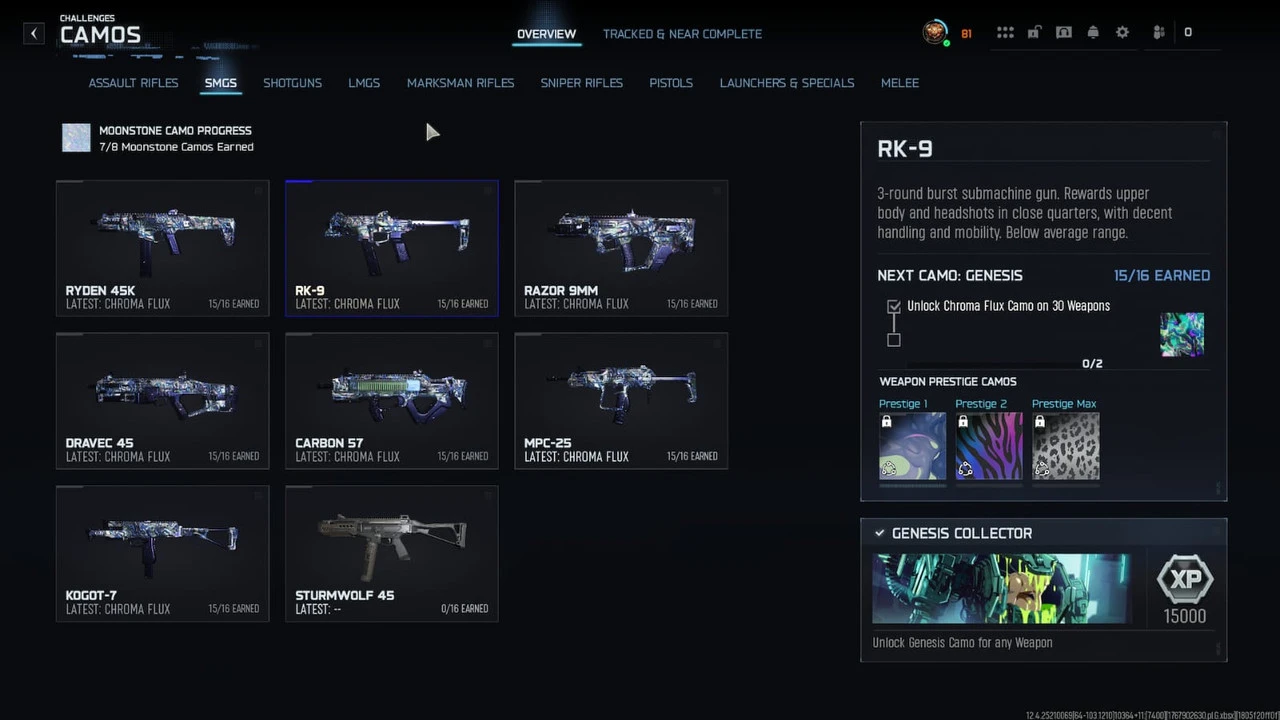This screenshot has width=1280, height=720.
Task: Select the Sturmwolf 45 weapon card
Action: coord(391,553)
